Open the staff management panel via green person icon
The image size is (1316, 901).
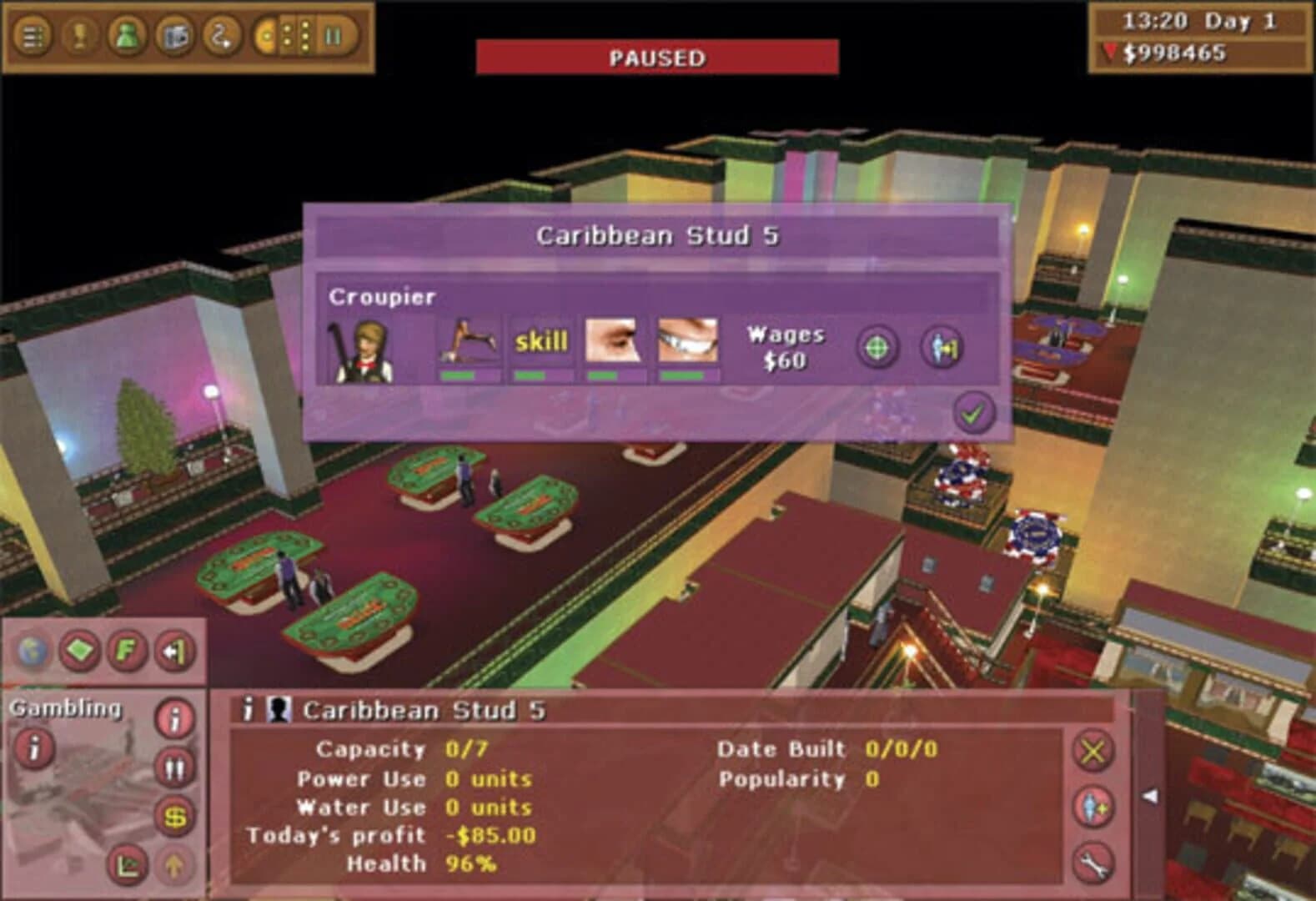tap(125, 36)
